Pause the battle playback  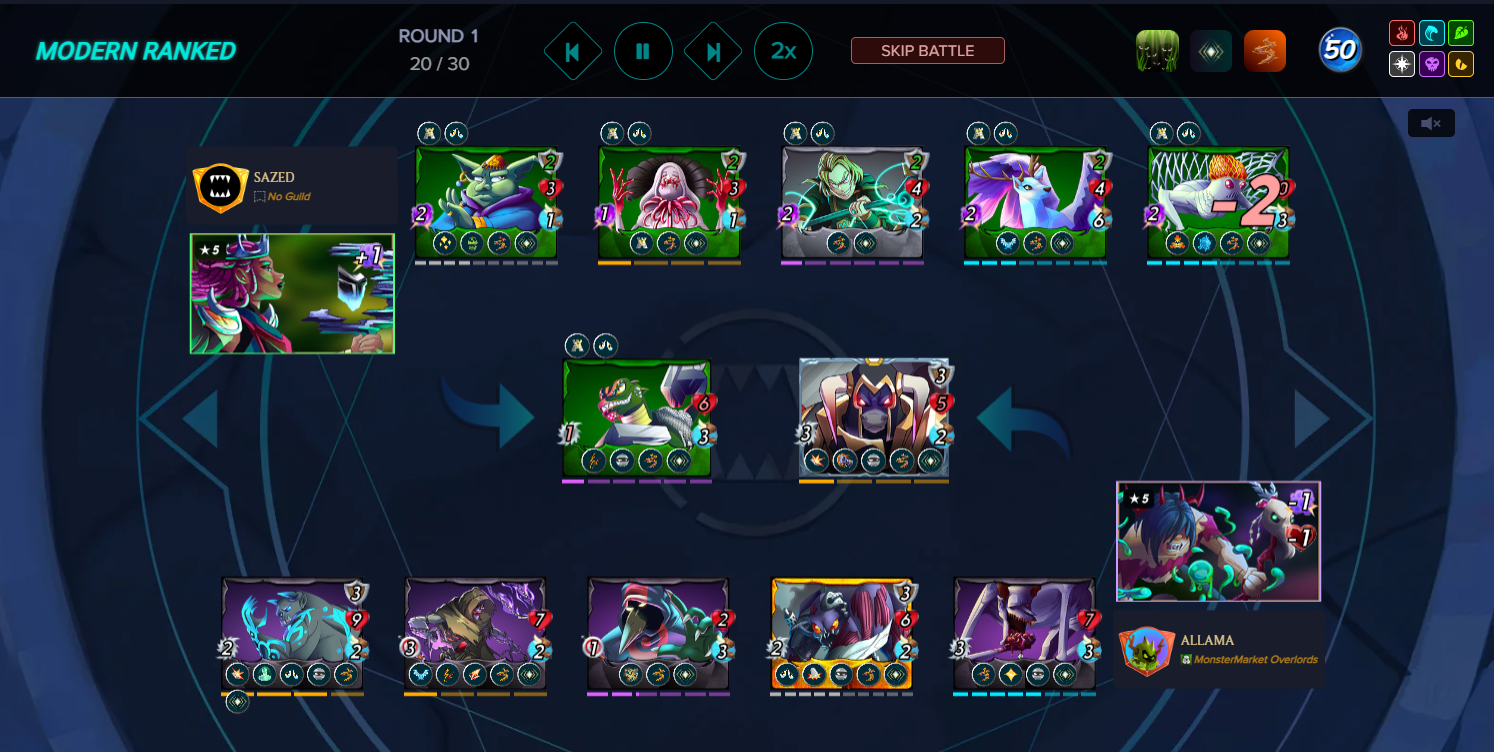643,51
